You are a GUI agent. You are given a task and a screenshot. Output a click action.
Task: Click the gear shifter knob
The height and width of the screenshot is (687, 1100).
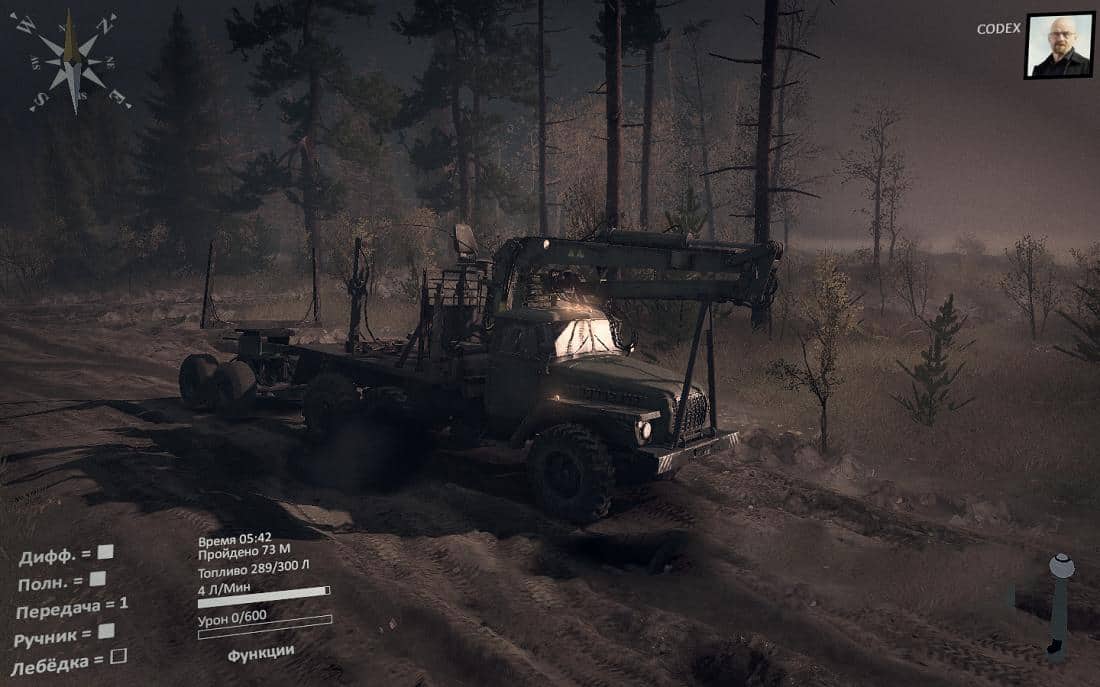(x=1061, y=566)
